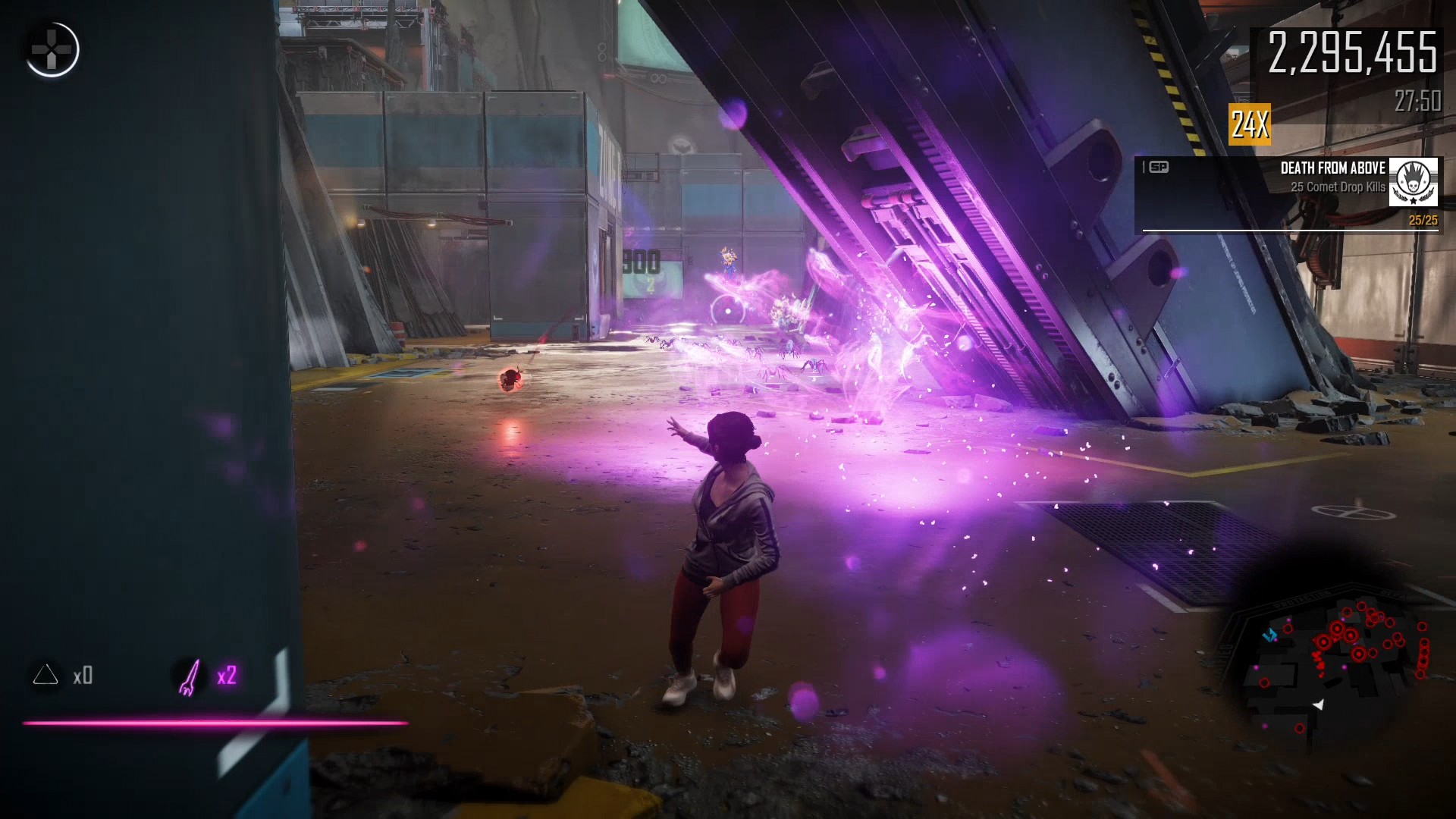1456x819 pixels.
Task: Click the d-pad indicator icon
Action: [x=52, y=50]
